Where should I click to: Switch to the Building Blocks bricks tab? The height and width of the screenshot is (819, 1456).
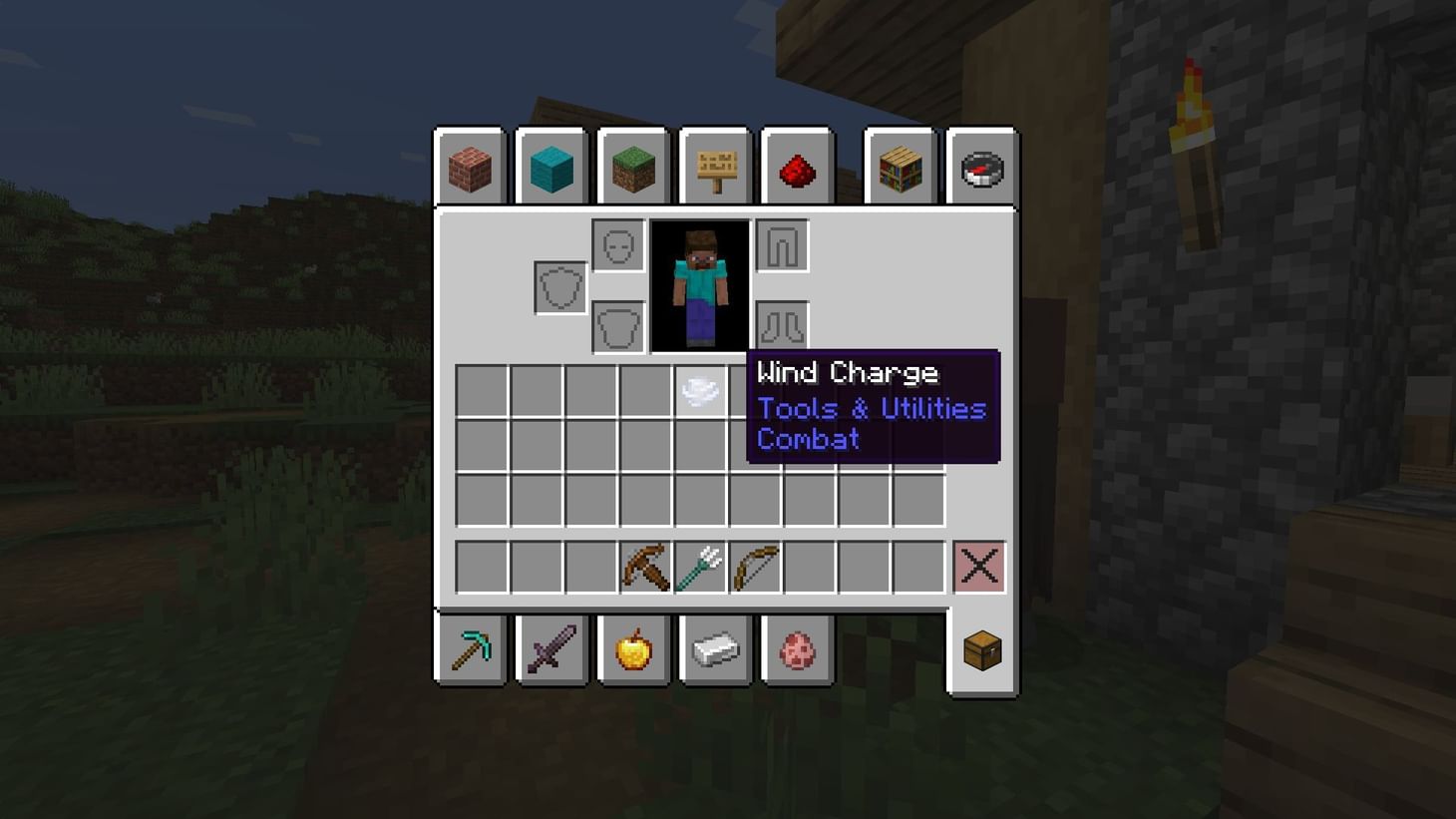(469, 168)
